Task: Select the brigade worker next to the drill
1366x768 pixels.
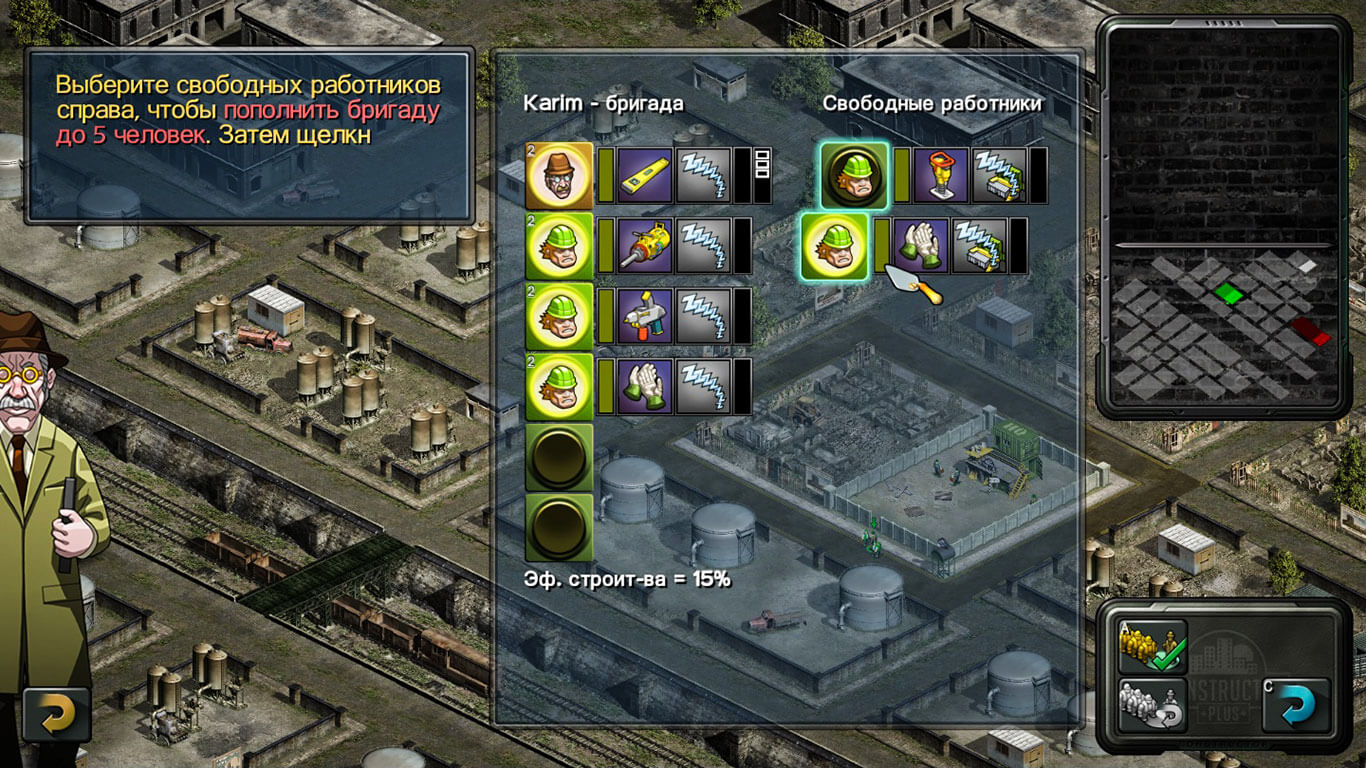Action: [x=559, y=246]
